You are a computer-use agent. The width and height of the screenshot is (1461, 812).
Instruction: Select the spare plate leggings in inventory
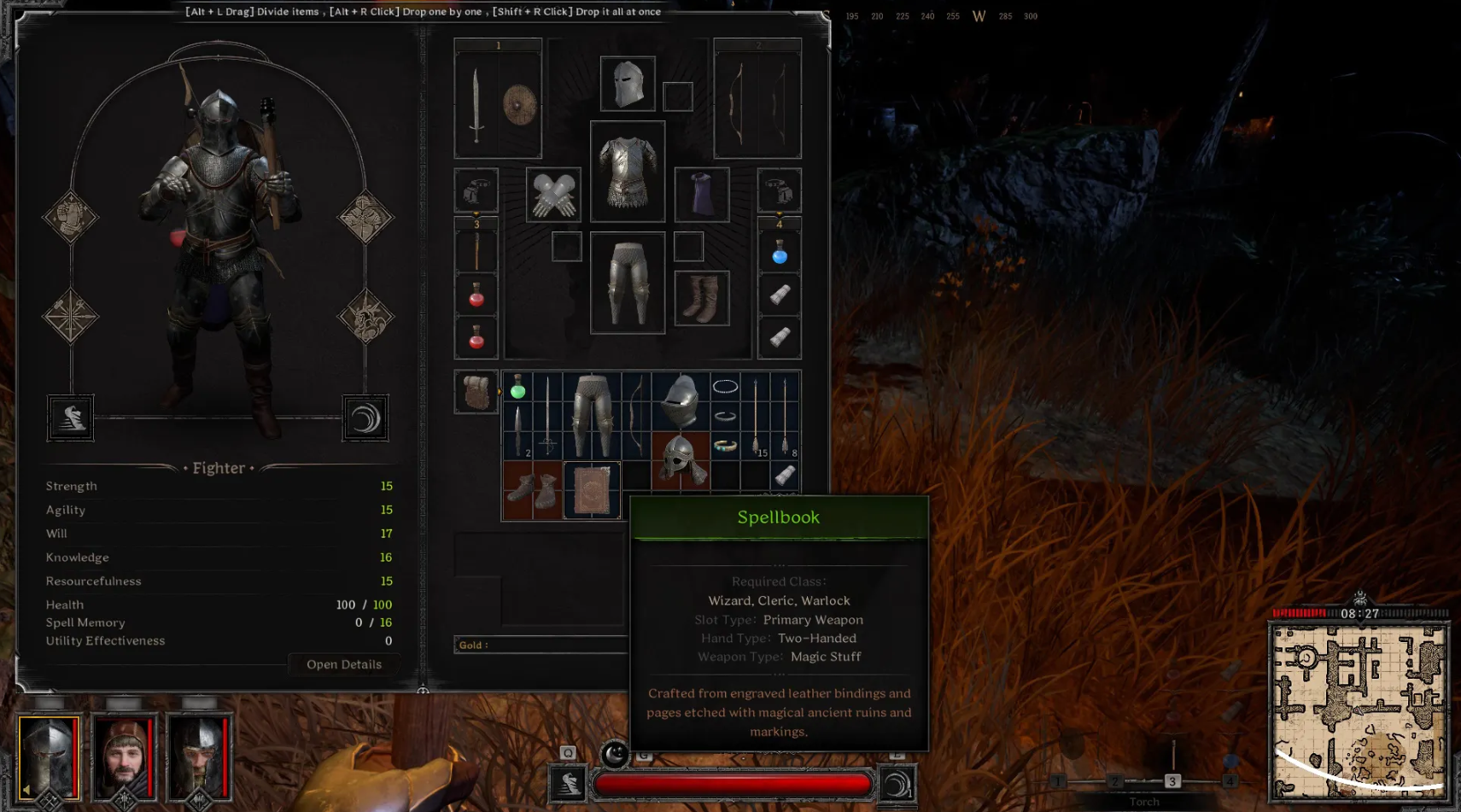click(593, 416)
